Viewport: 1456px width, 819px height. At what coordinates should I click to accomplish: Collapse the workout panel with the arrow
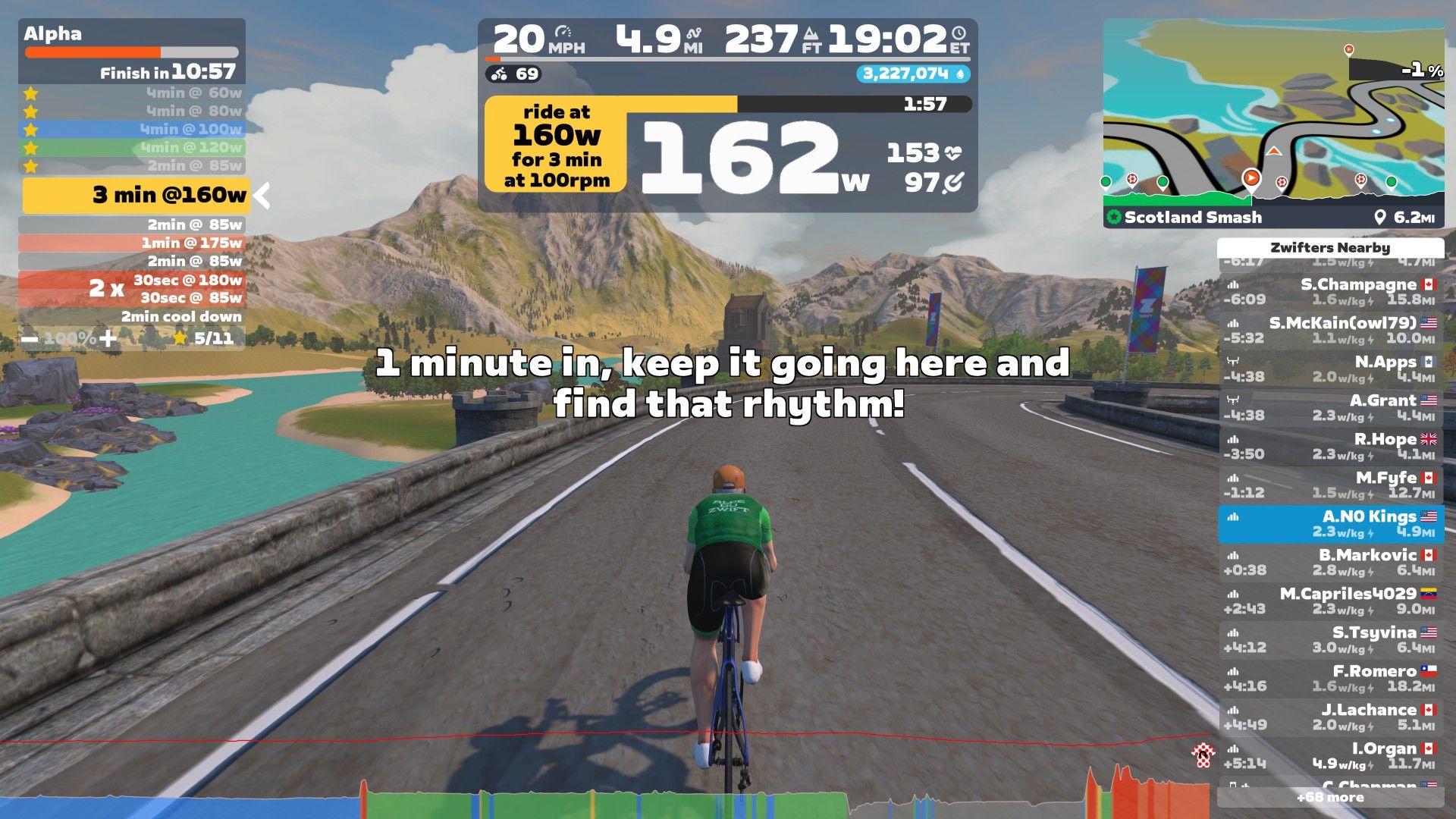tap(262, 196)
